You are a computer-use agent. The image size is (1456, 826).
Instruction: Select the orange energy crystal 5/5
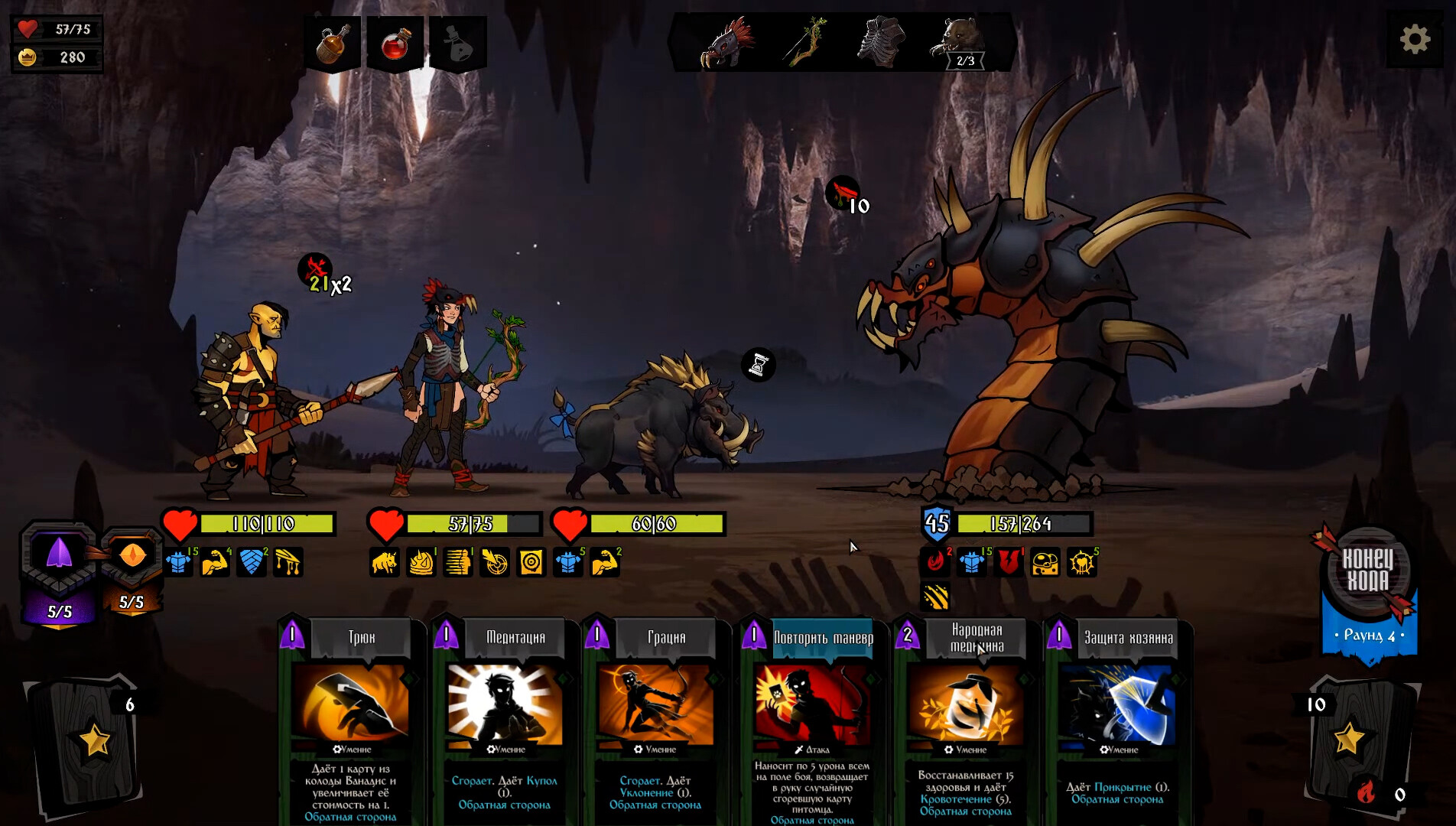click(132, 566)
